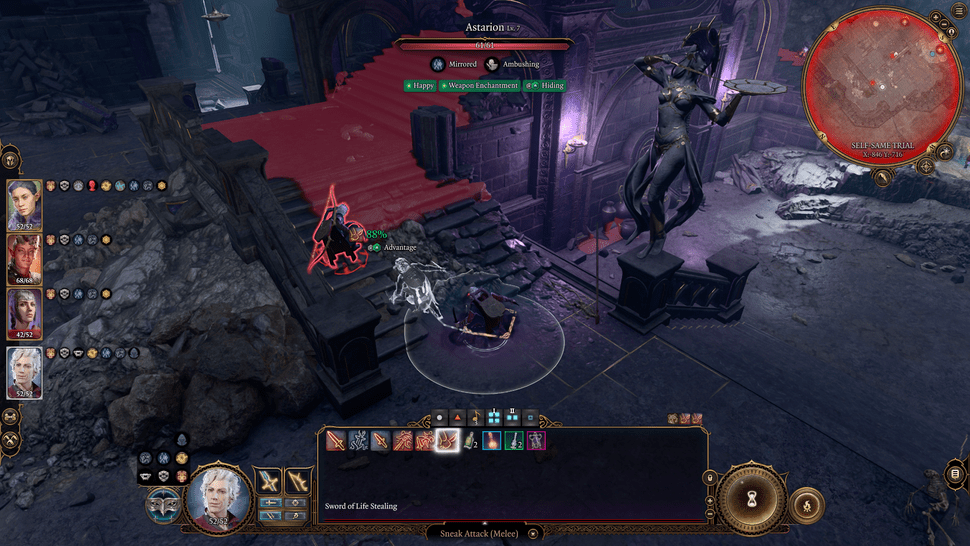This screenshot has width=970, height=546.
Task: Click the minimap
Action: (x=883, y=86)
